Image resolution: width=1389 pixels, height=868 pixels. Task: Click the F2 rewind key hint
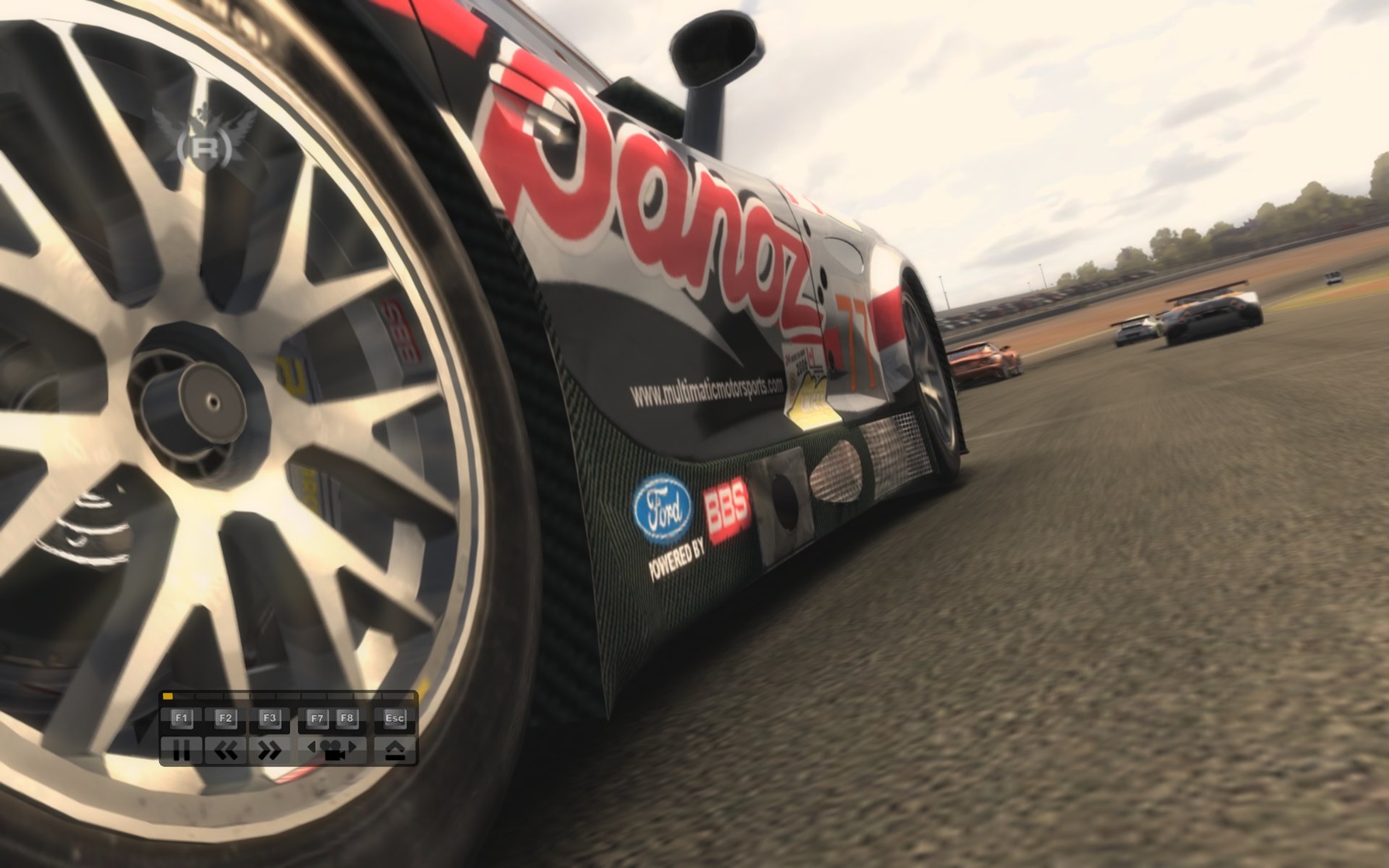coord(226,718)
